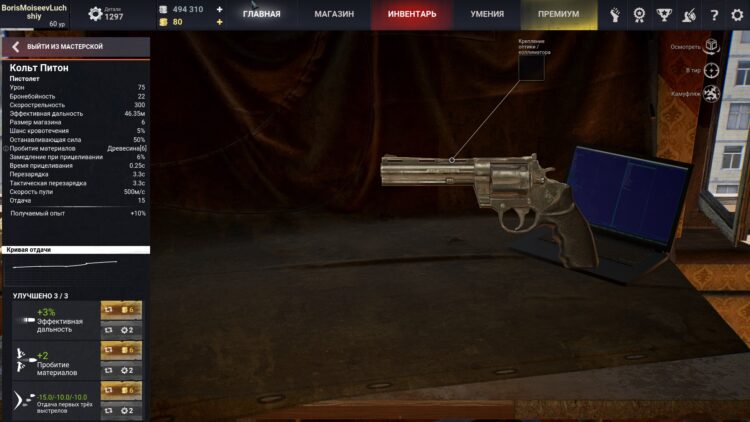Open the Камуфляж camouflage selection
750x422 pixels.
(x=711, y=94)
